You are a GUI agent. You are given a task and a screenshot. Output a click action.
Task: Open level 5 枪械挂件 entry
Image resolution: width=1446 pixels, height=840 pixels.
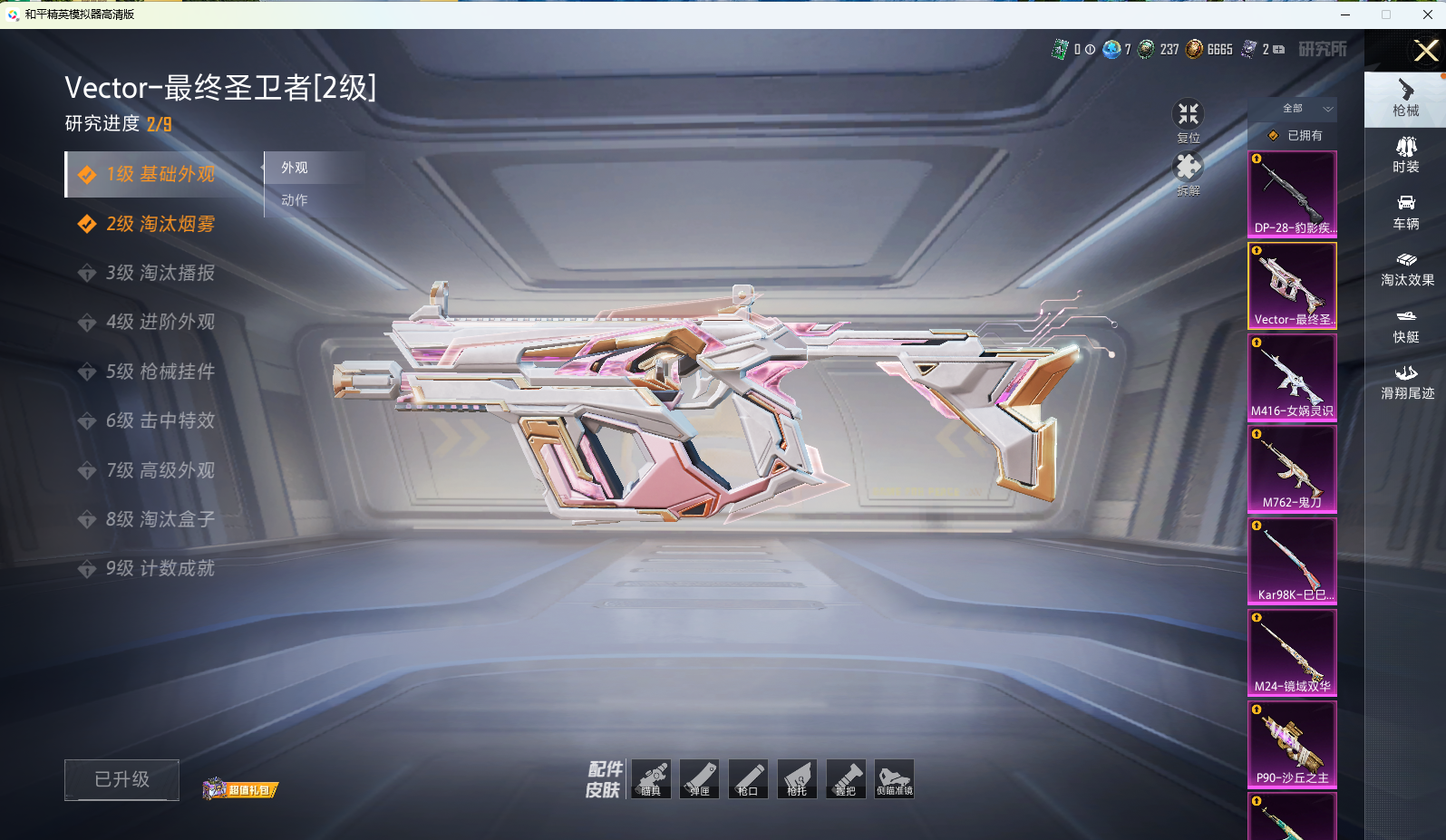[160, 372]
